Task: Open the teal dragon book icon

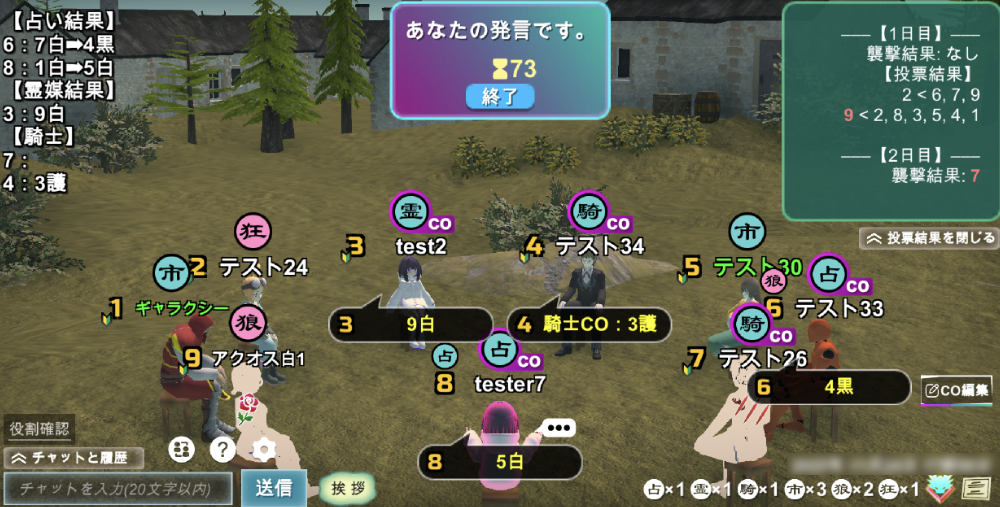Action: [x=939, y=488]
